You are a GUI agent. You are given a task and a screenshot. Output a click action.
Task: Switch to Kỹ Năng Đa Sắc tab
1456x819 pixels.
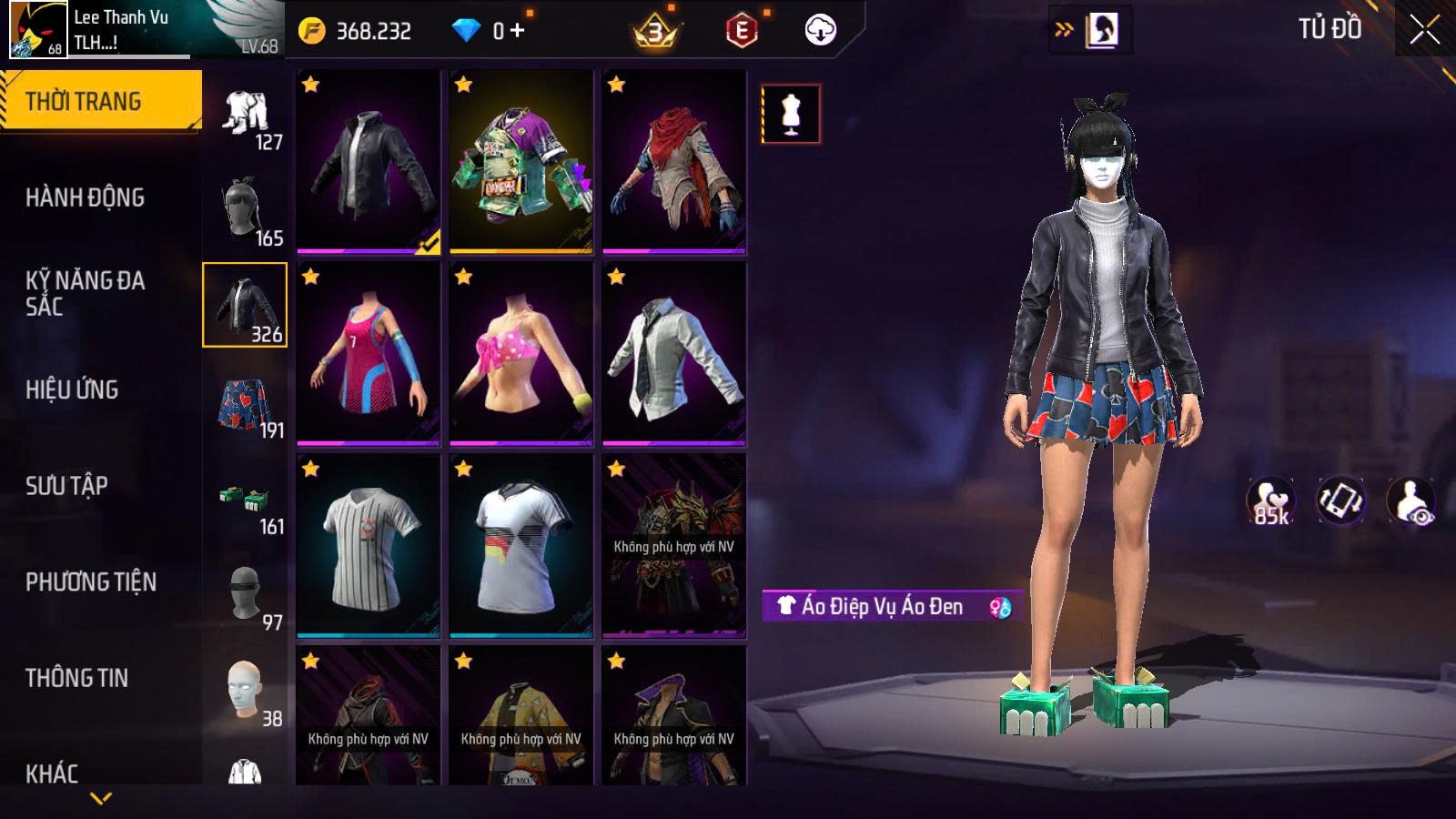(x=85, y=293)
